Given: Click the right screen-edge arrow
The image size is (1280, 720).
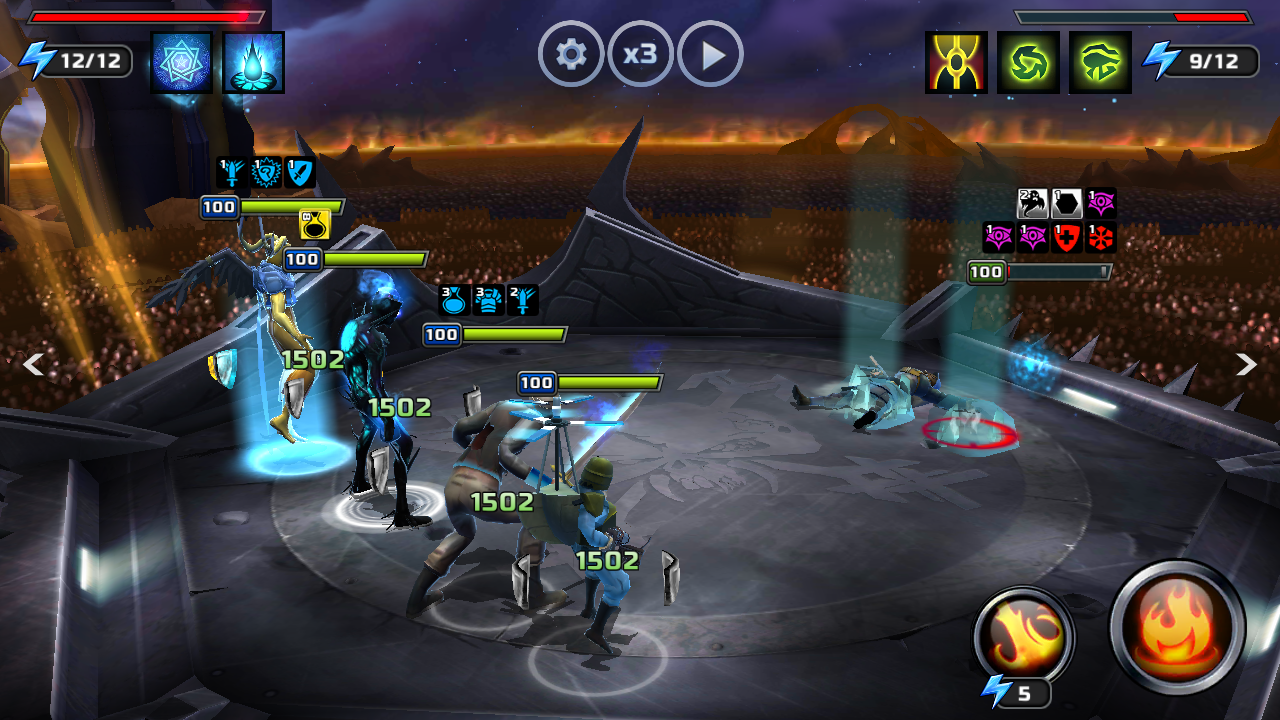Looking at the screenshot, I should (1246, 364).
